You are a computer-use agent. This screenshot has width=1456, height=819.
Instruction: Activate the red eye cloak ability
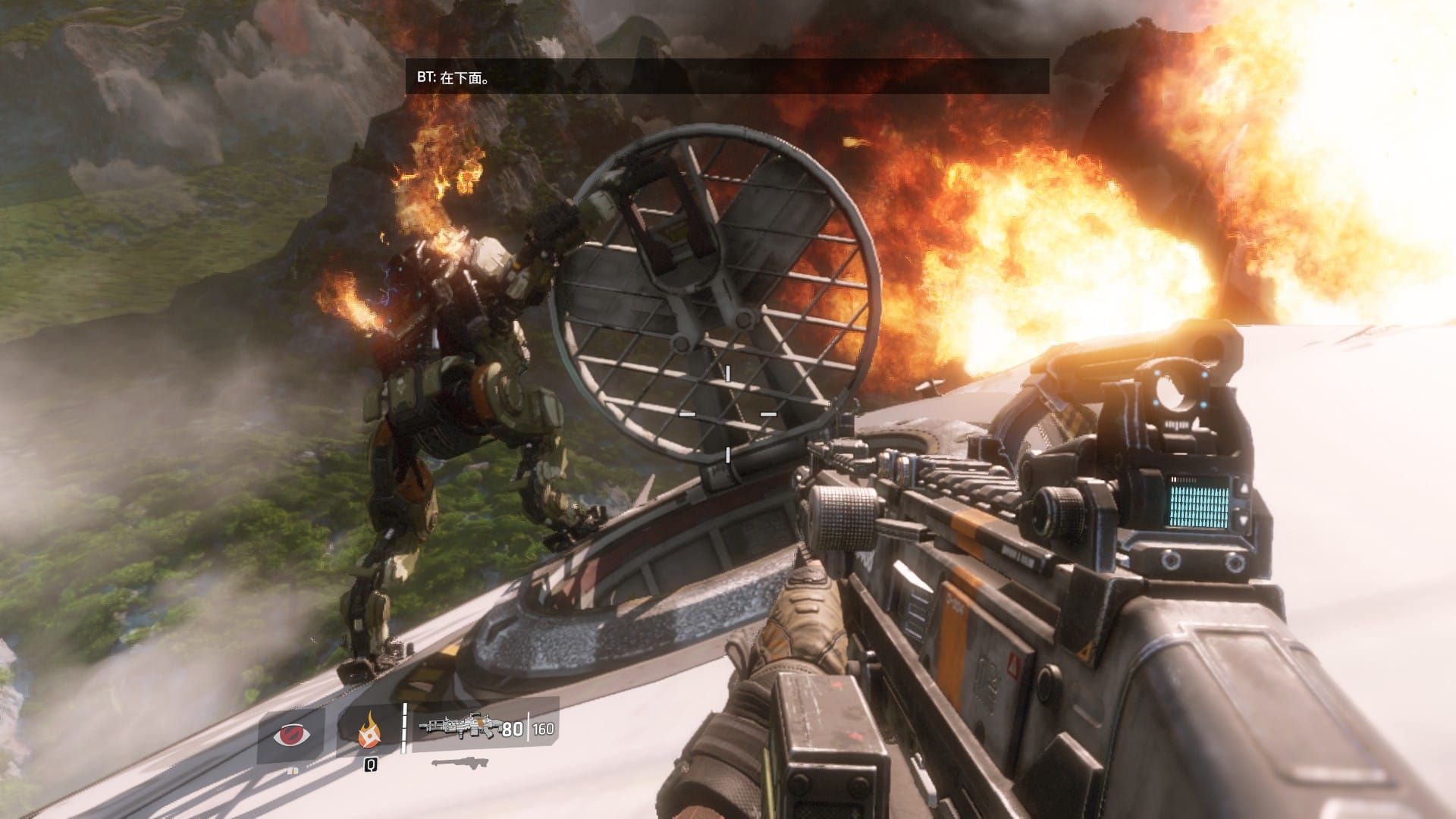(291, 735)
